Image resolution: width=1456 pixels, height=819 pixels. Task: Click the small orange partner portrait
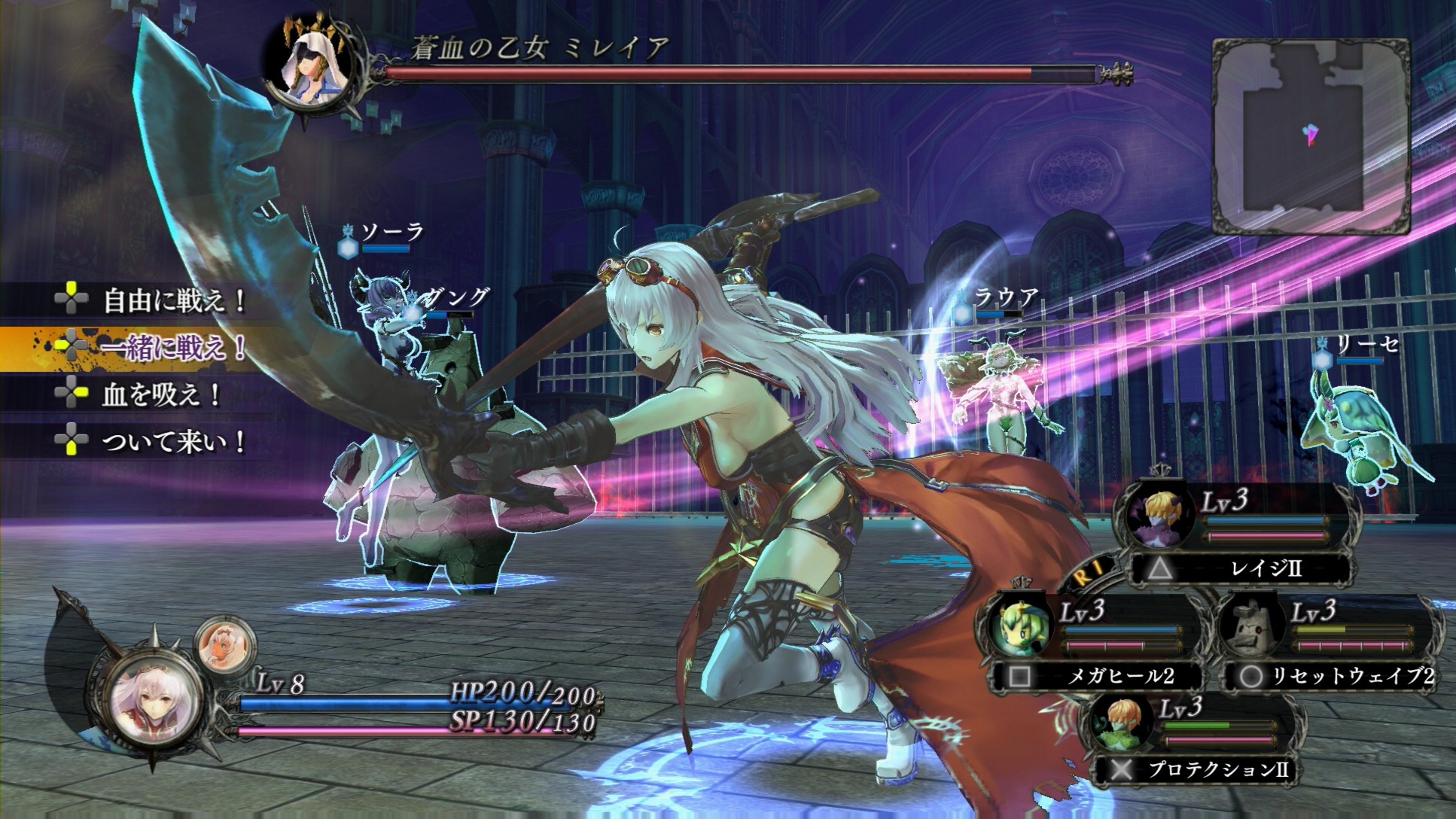(x=224, y=645)
